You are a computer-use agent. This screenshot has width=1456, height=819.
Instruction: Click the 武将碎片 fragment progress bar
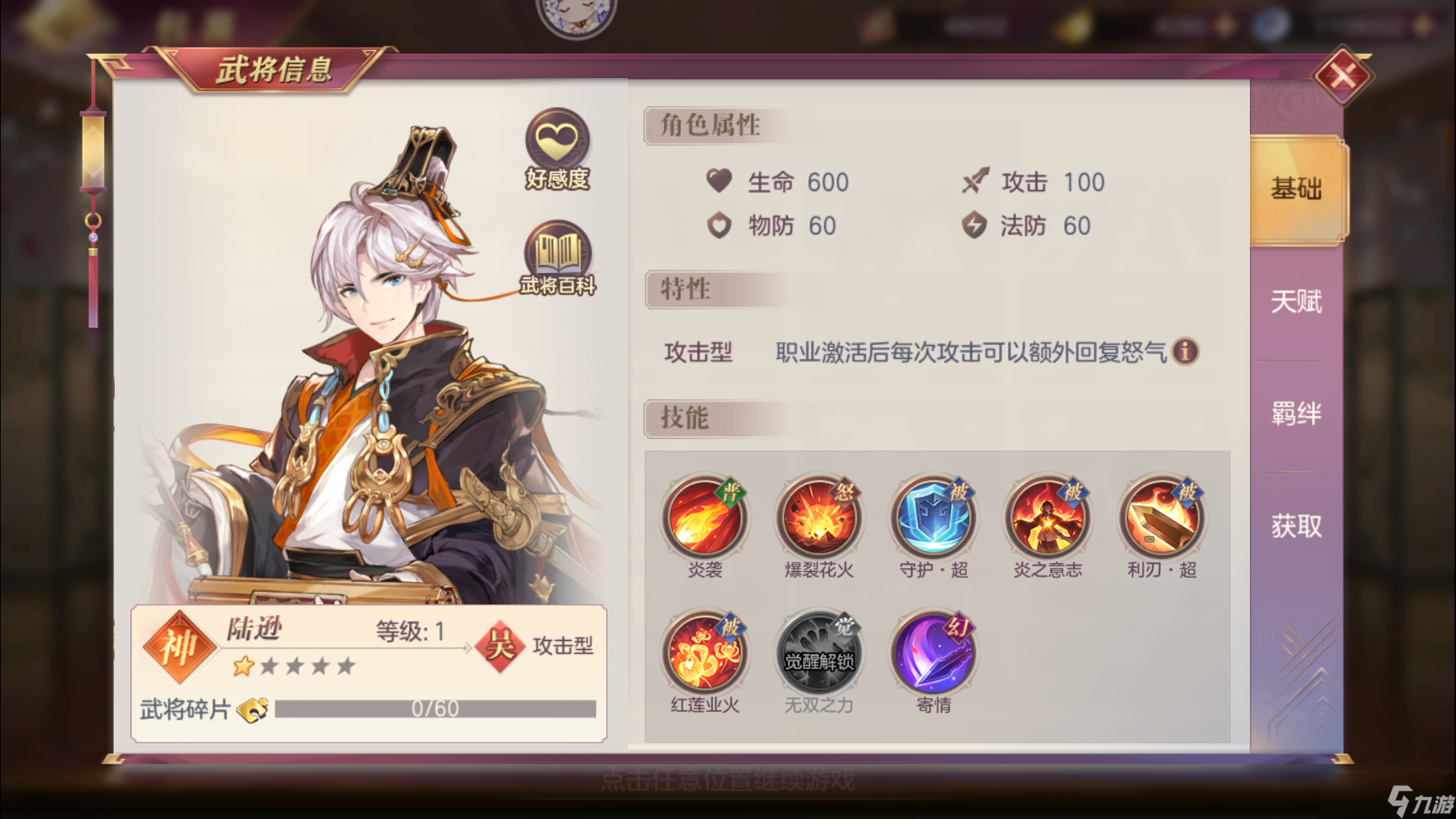tap(436, 708)
